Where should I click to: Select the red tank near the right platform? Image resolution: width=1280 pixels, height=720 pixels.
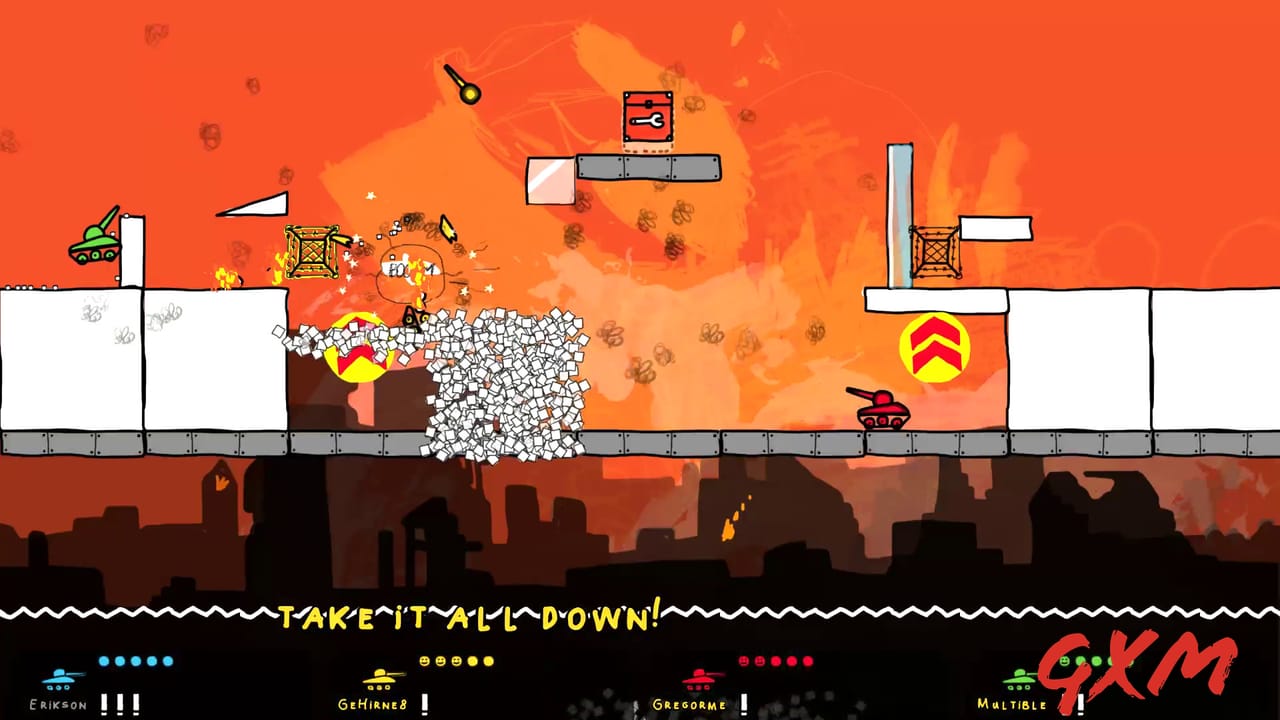click(885, 413)
